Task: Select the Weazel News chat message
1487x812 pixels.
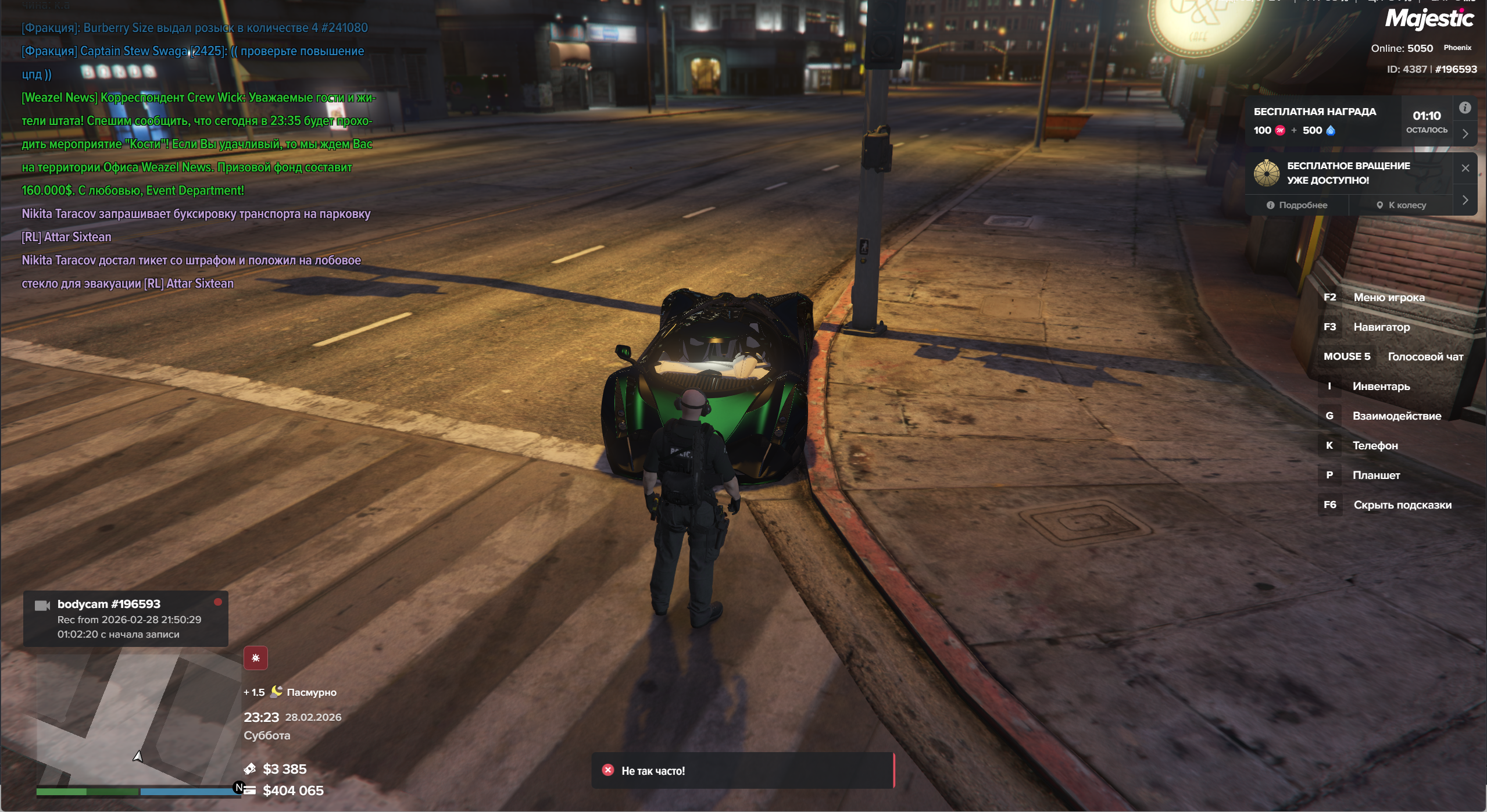Action: tap(198, 144)
